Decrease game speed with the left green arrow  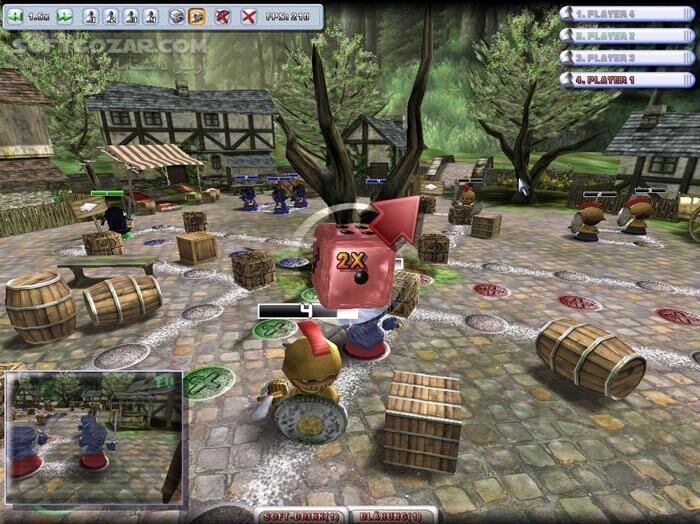(x=17, y=16)
